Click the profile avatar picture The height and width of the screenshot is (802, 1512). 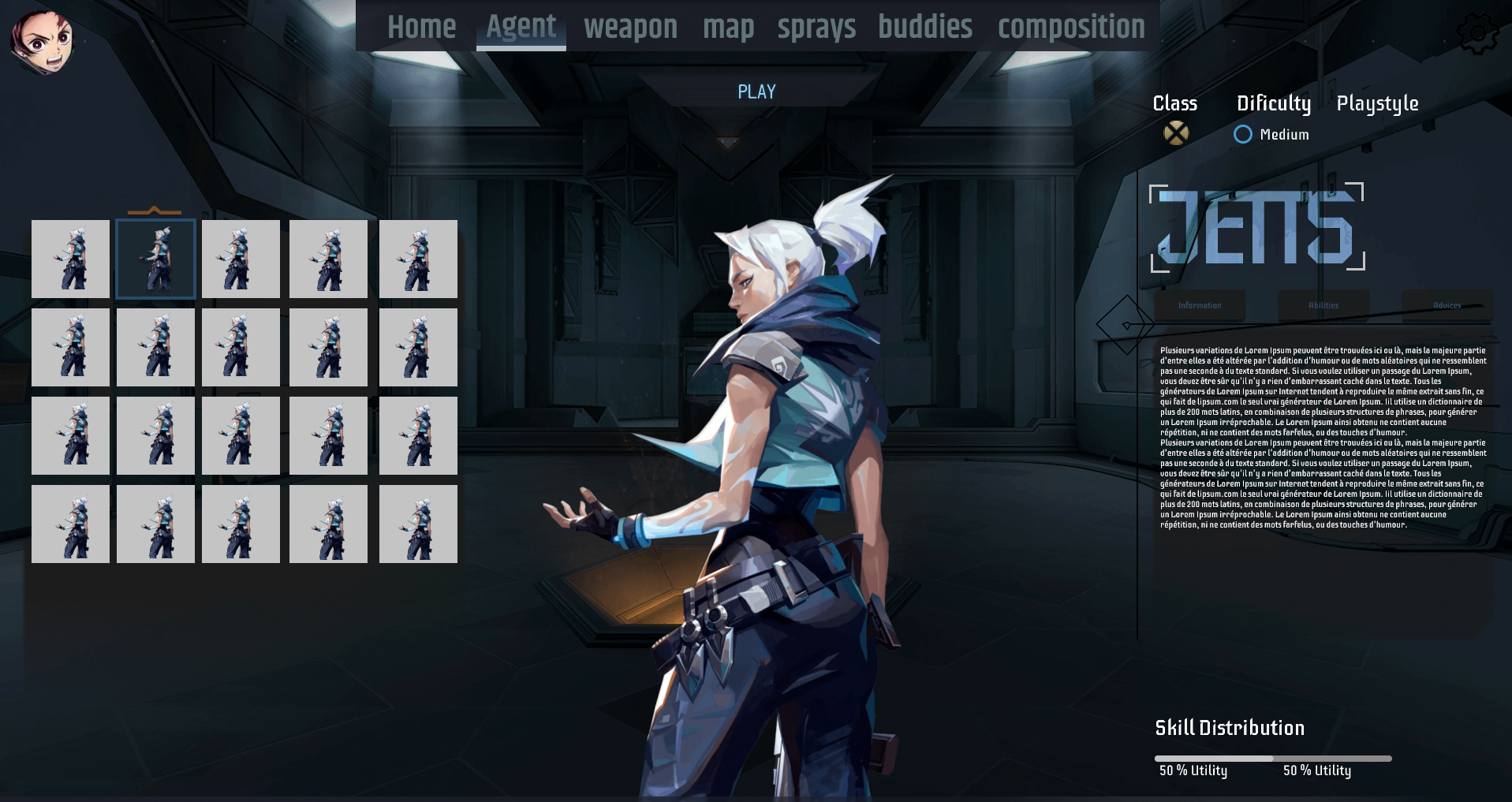point(42,42)
